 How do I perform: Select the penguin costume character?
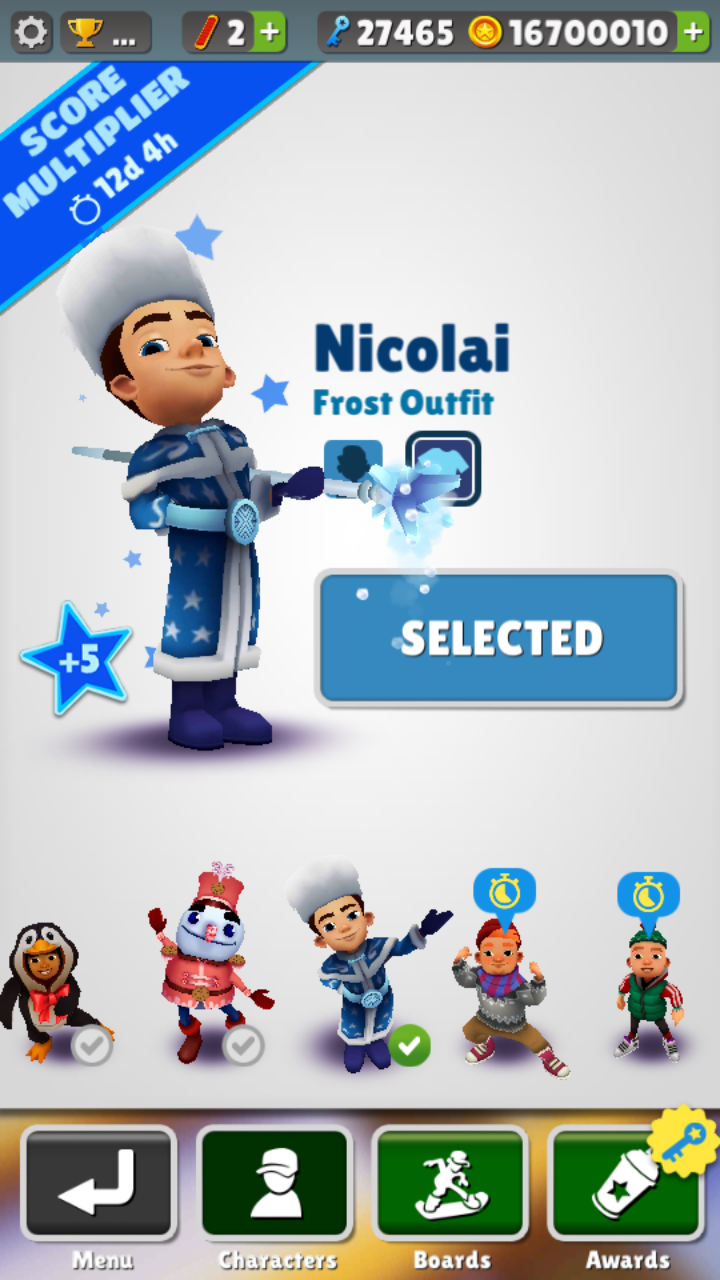tap(45, 990)
